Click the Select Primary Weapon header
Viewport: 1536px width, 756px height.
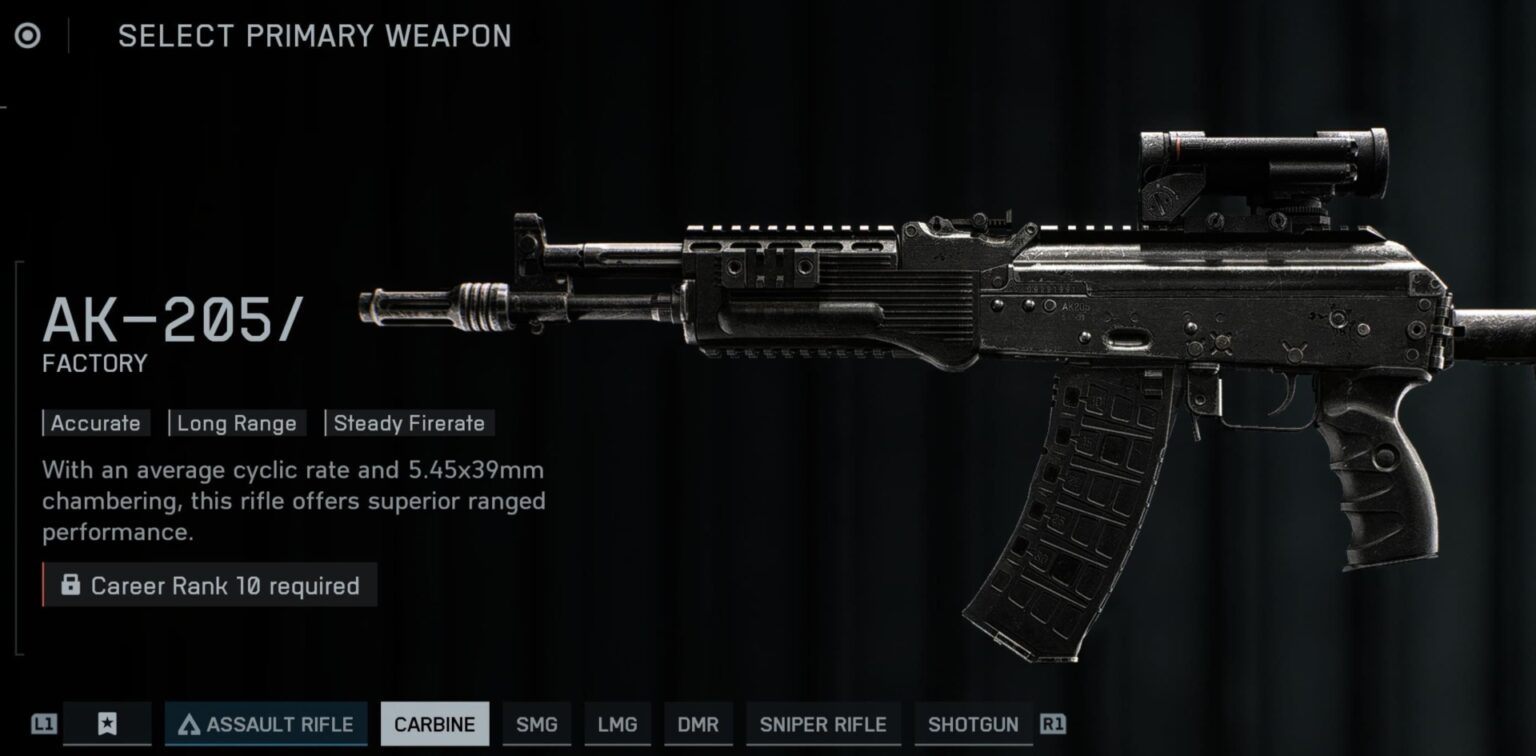coord(314,36)
